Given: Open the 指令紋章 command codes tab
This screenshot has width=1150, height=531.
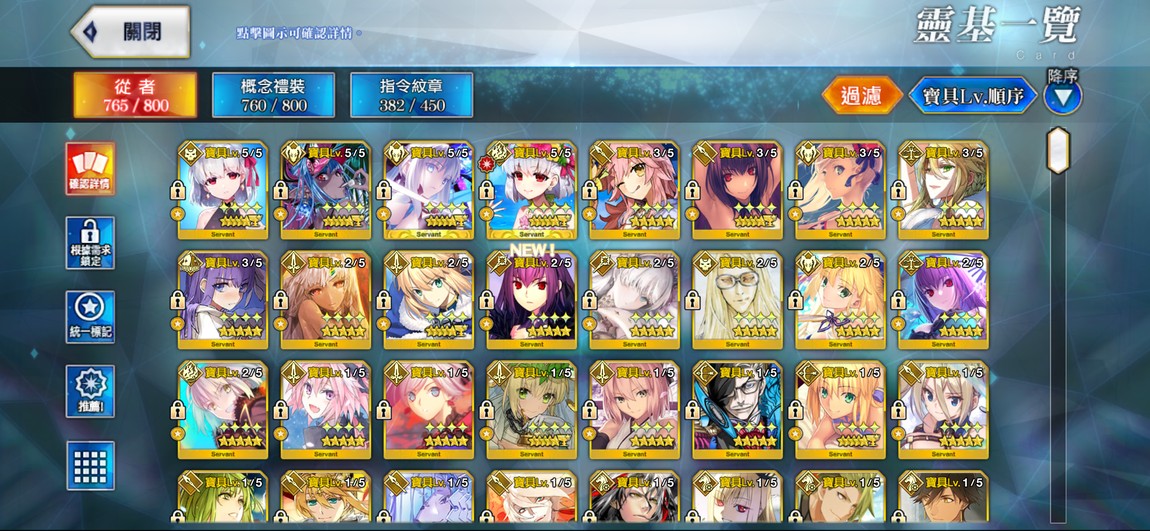Looking at the screenshot, I should (x=411, y=95).
